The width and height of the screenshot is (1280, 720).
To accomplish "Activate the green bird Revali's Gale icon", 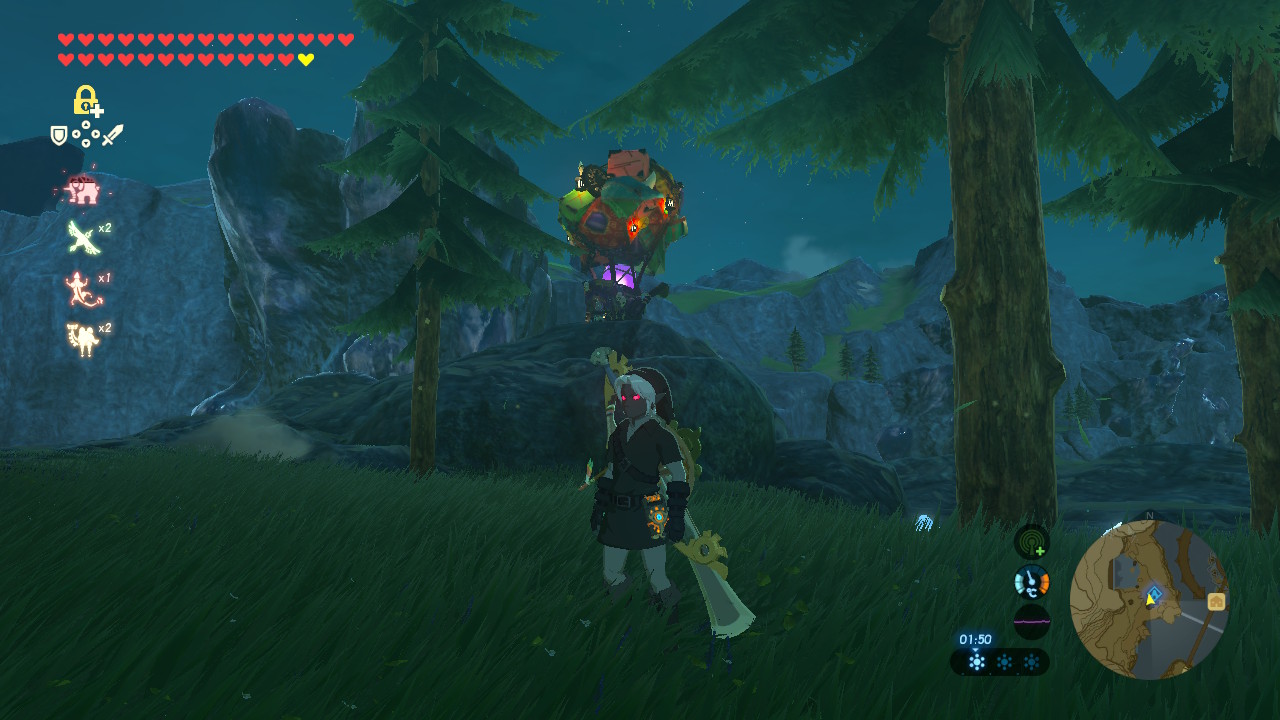I will click(x=82, y=238).
